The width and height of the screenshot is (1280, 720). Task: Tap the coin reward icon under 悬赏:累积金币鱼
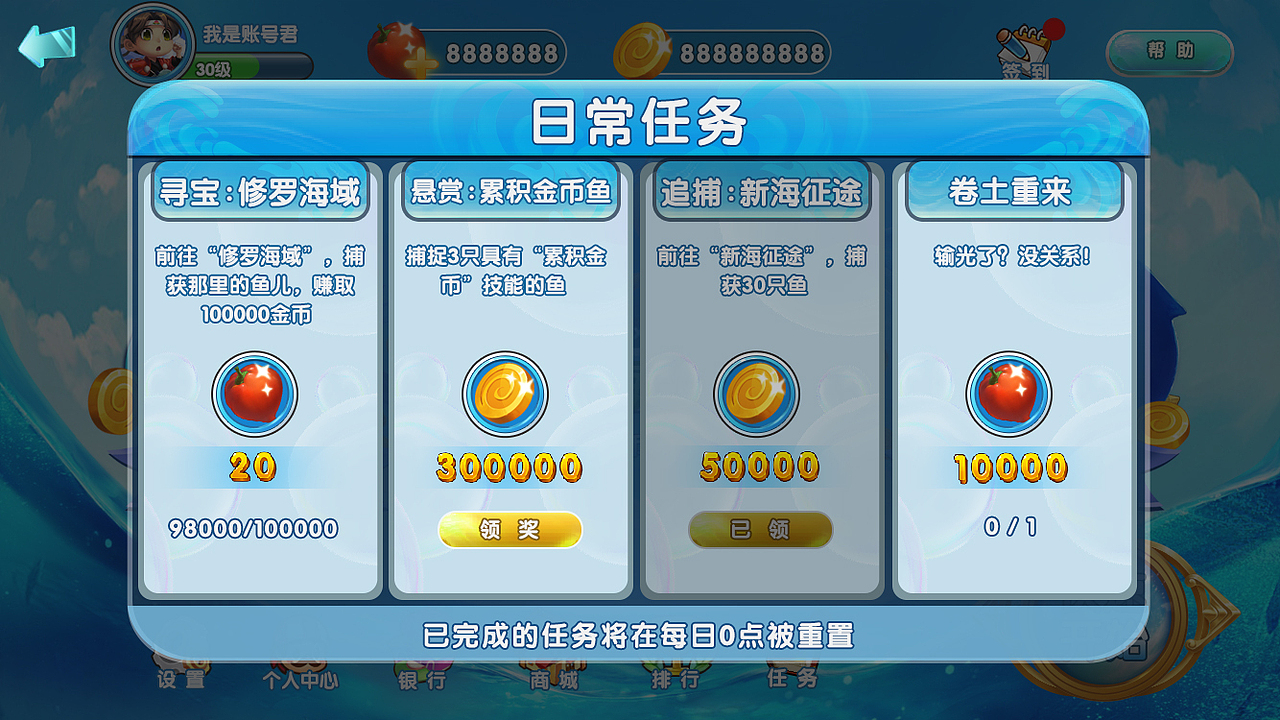[505, 393]
